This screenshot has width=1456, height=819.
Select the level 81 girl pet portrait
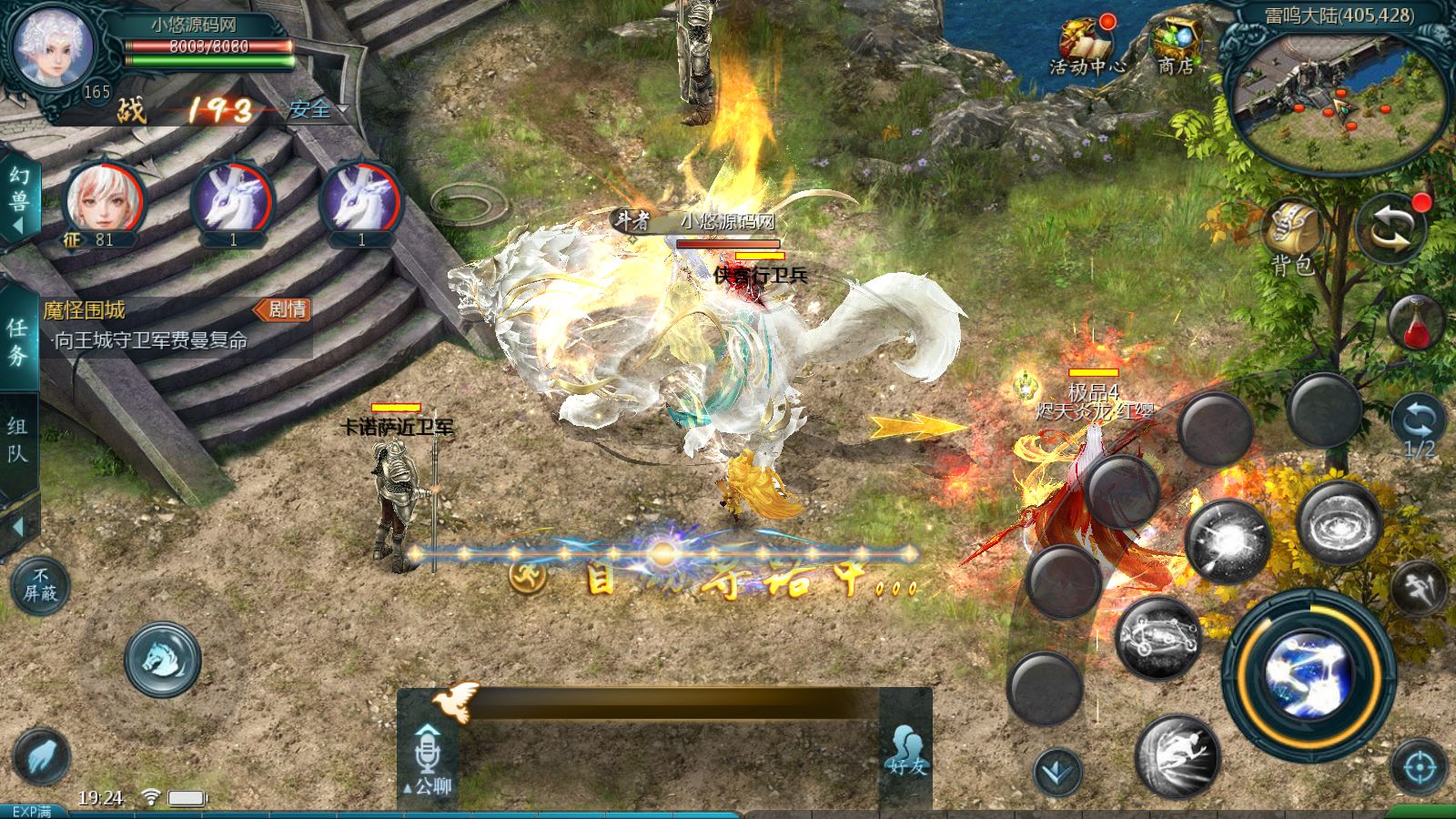point(104,200)
